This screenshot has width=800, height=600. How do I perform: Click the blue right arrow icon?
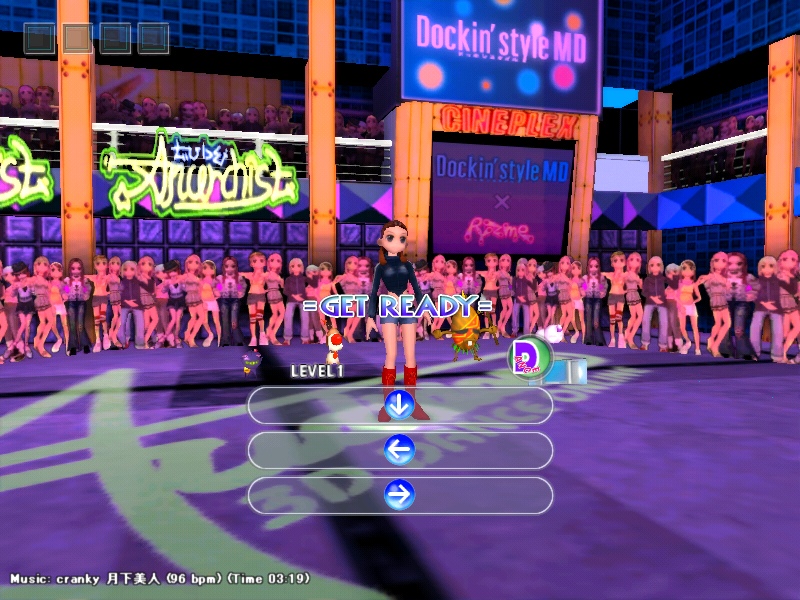click(399, 495)
